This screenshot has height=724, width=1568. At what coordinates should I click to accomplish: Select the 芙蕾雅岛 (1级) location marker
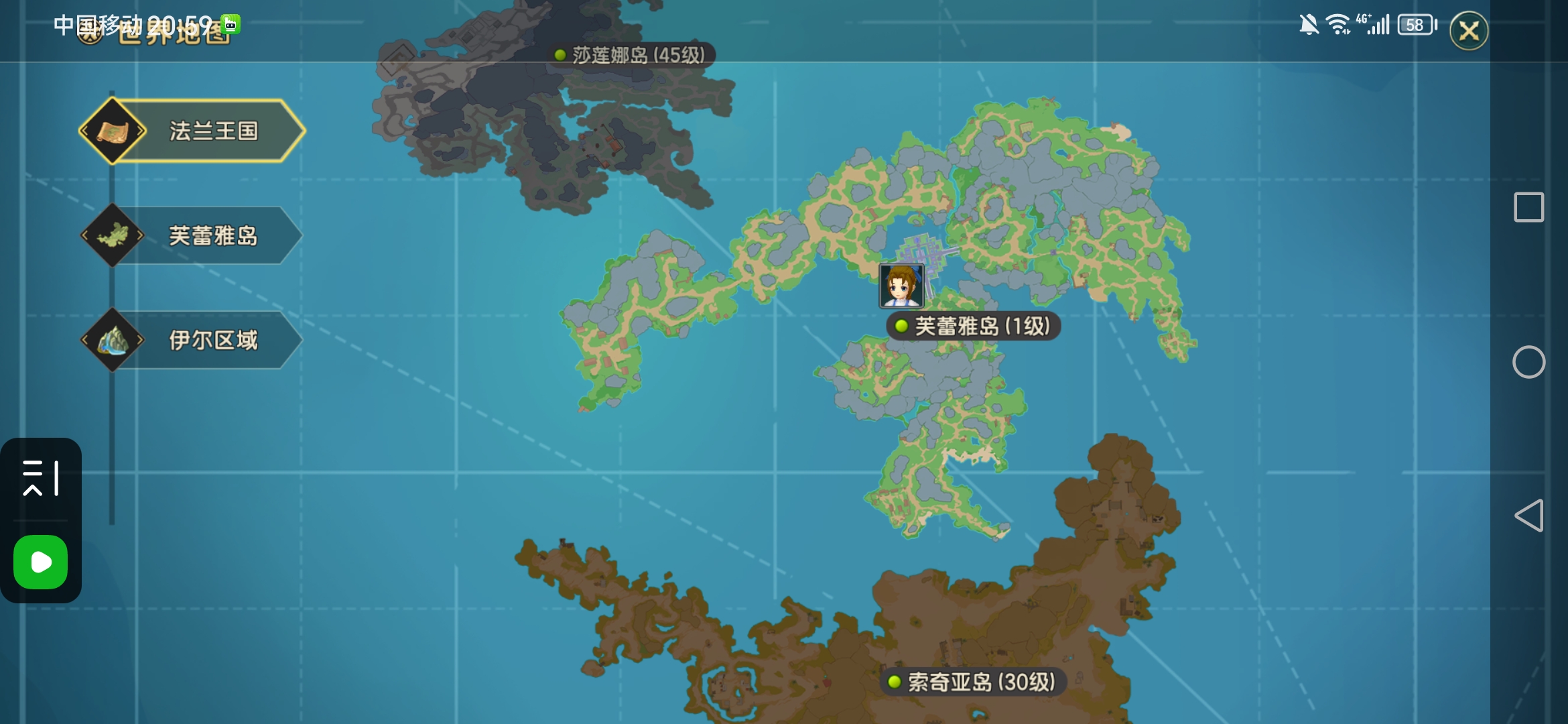973,326
